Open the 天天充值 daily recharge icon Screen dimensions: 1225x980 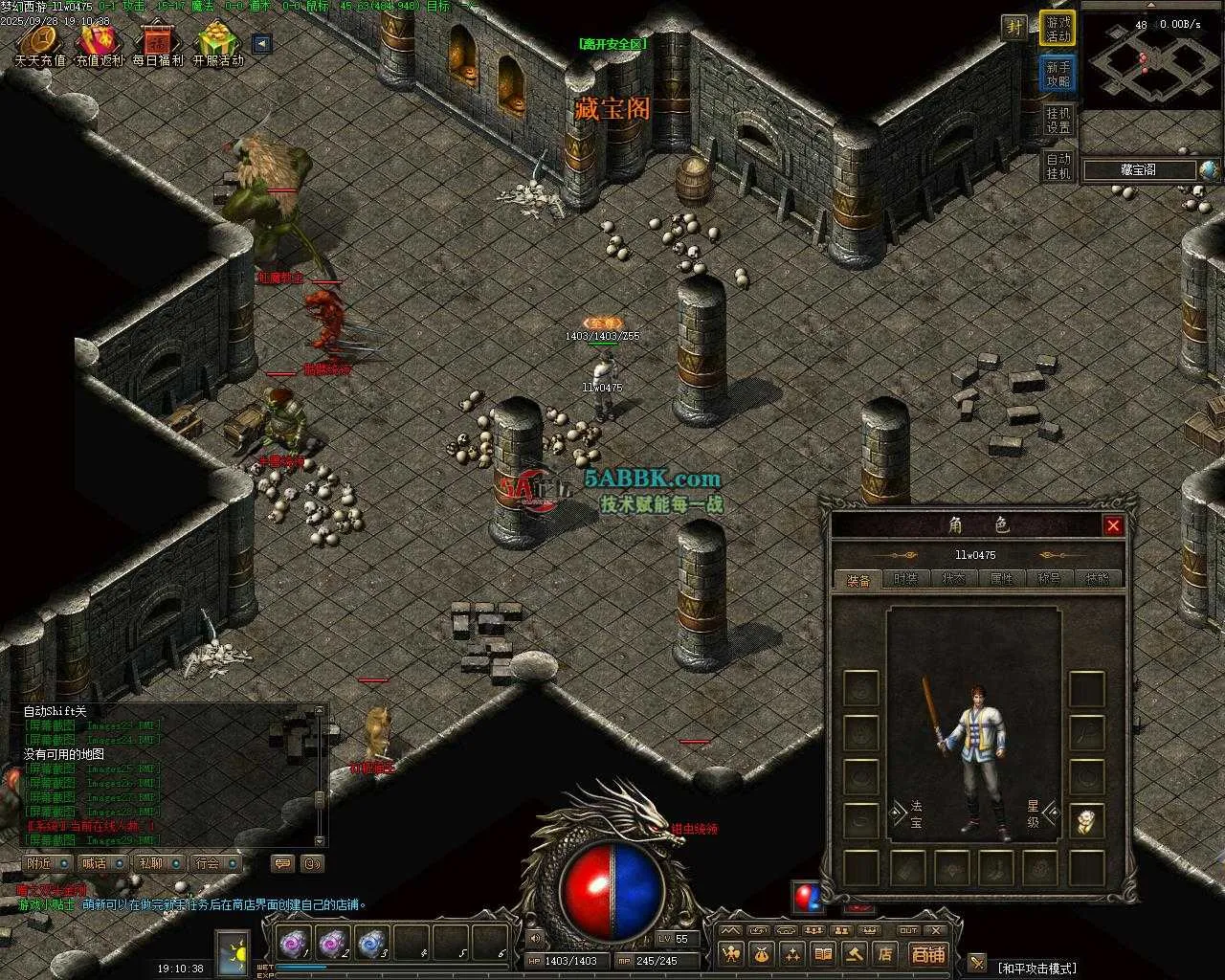click(40, 44)
